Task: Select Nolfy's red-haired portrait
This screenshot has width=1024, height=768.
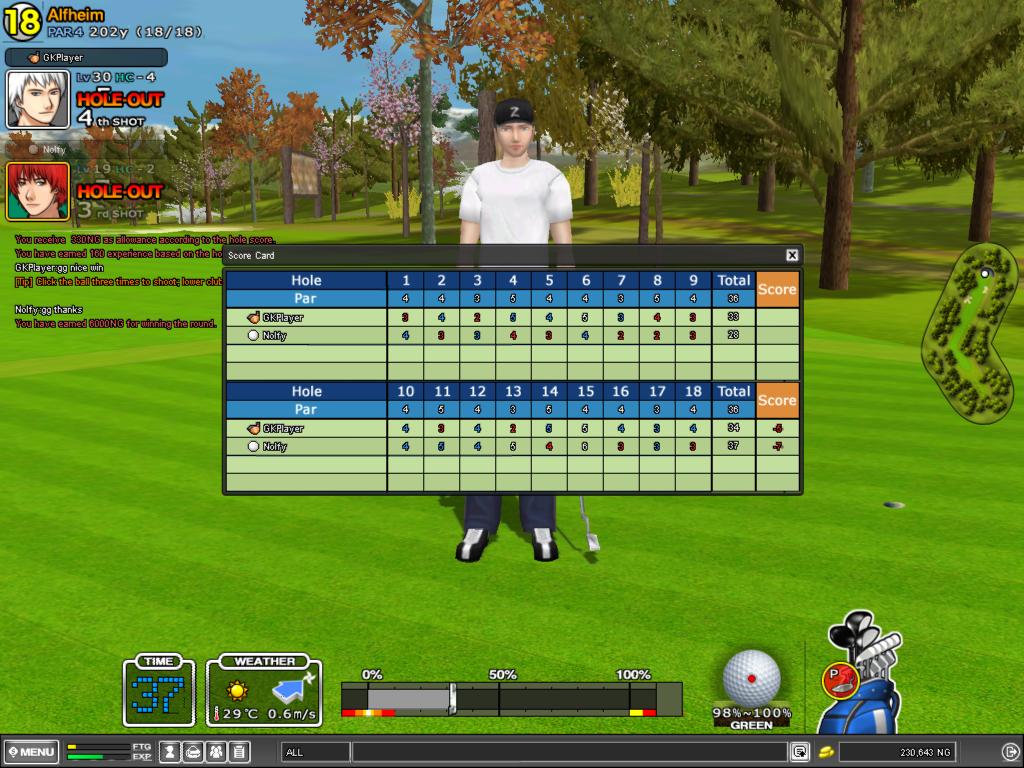Action: [x=38, y=191]
